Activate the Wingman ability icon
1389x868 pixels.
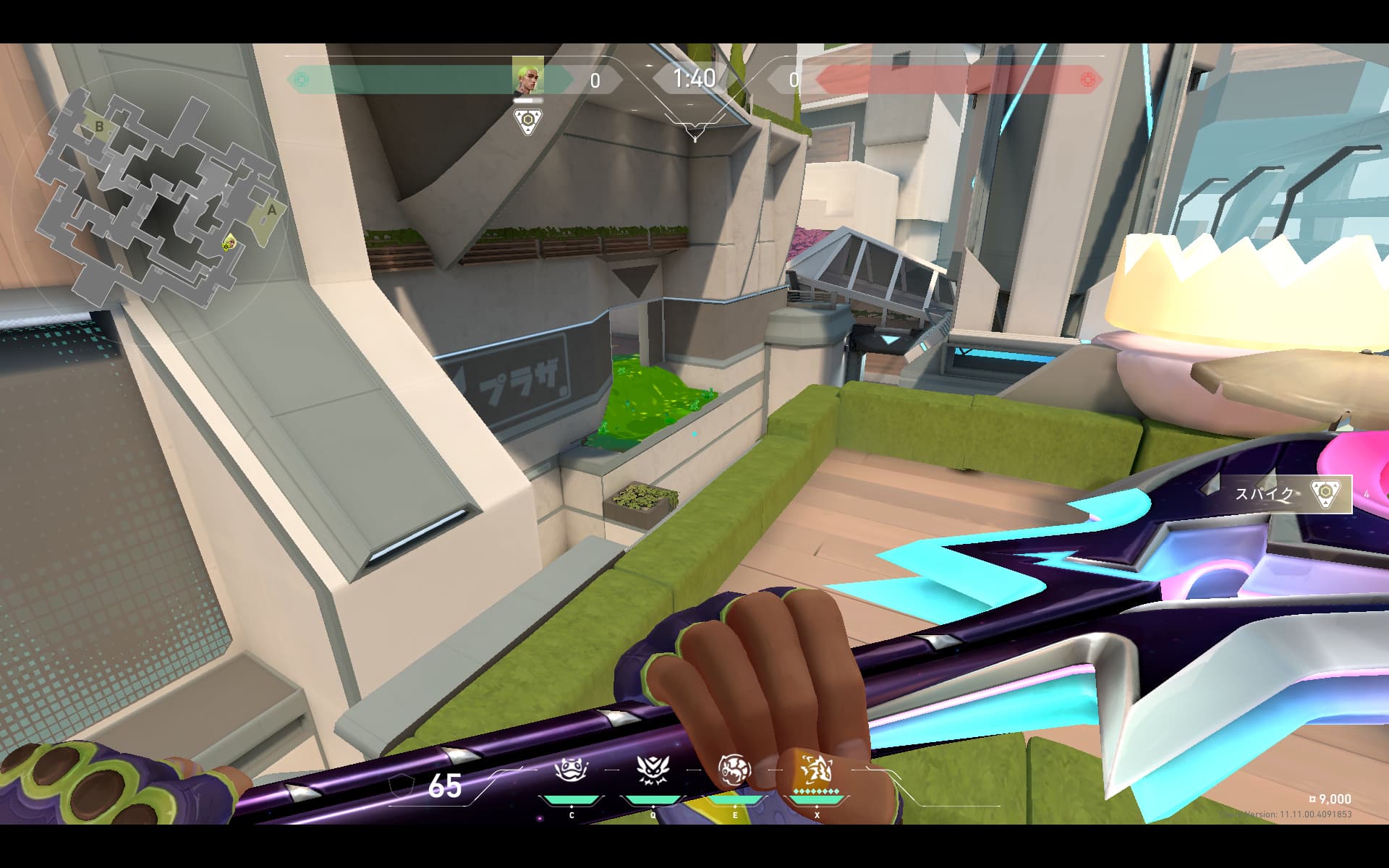click(653, 771)
